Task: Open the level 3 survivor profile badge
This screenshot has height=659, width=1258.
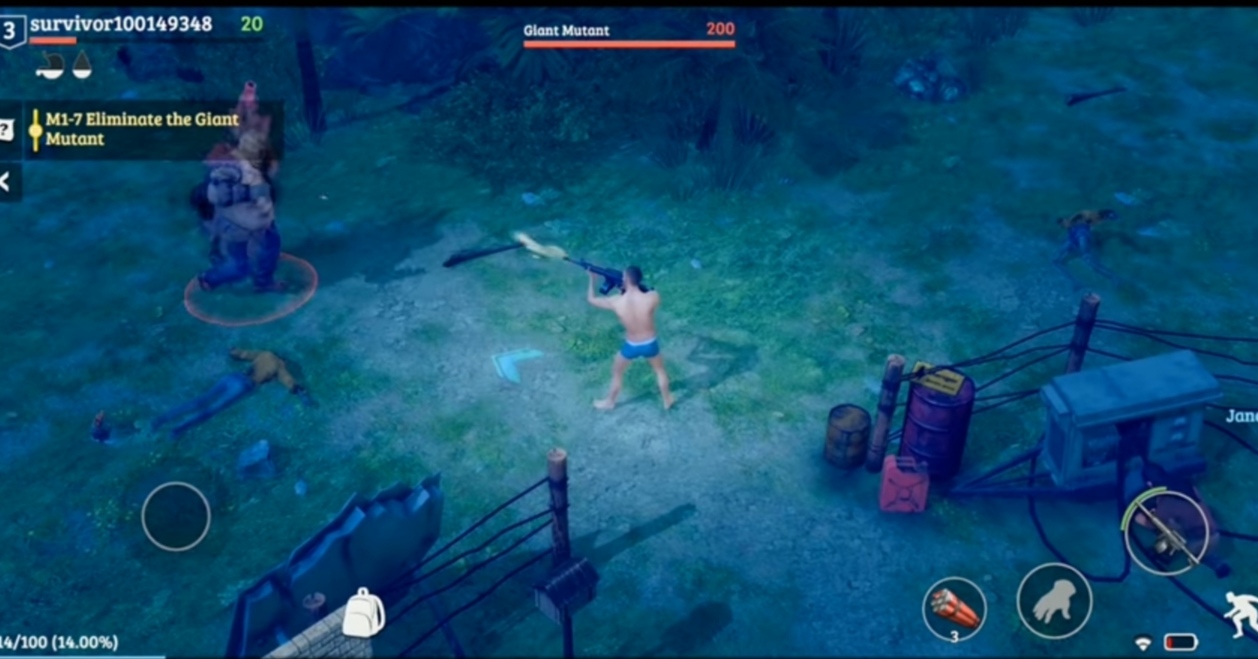Action: click(x=12, y=31)
